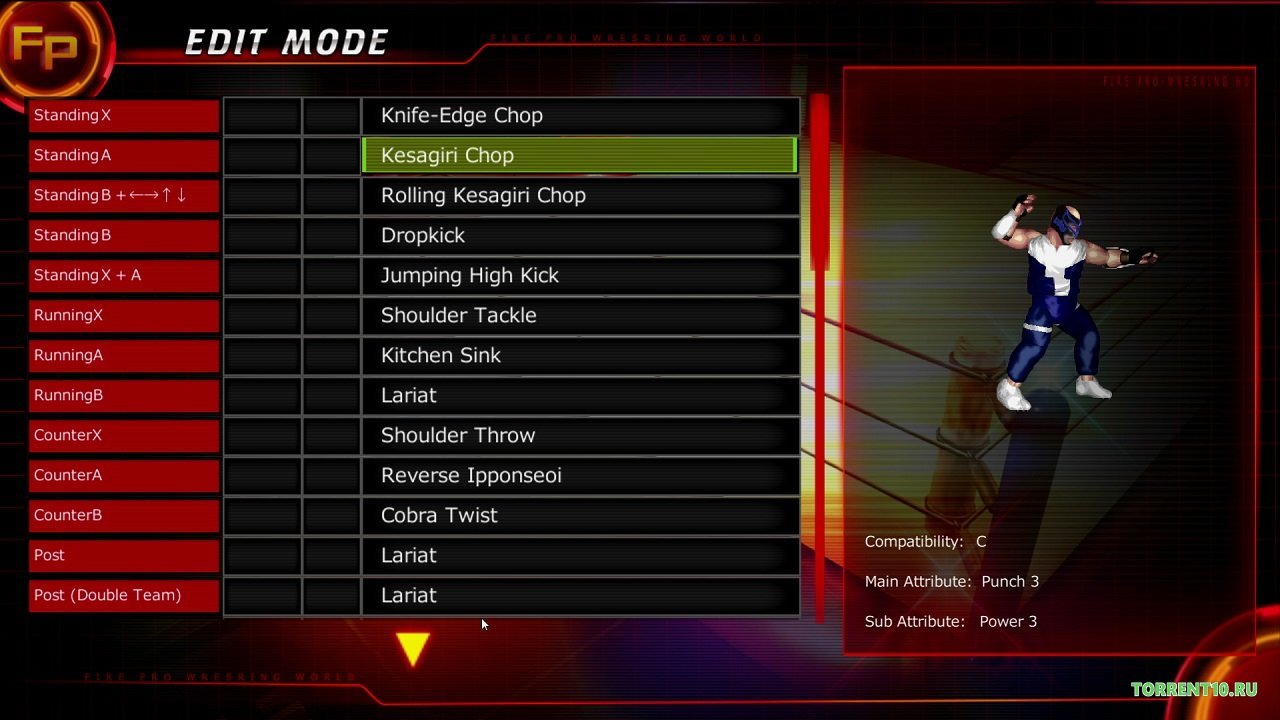Image resolution: width=1280 pixels, height=720 pixels.
Task: Select the Running B slot
Action: coord(122,395)
